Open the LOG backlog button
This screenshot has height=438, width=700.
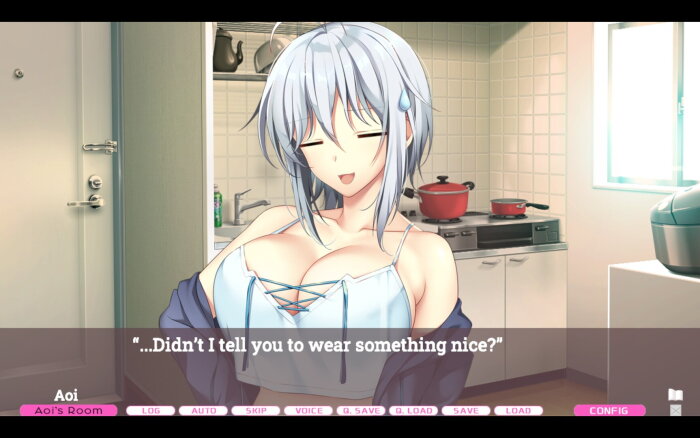(151, 410)
